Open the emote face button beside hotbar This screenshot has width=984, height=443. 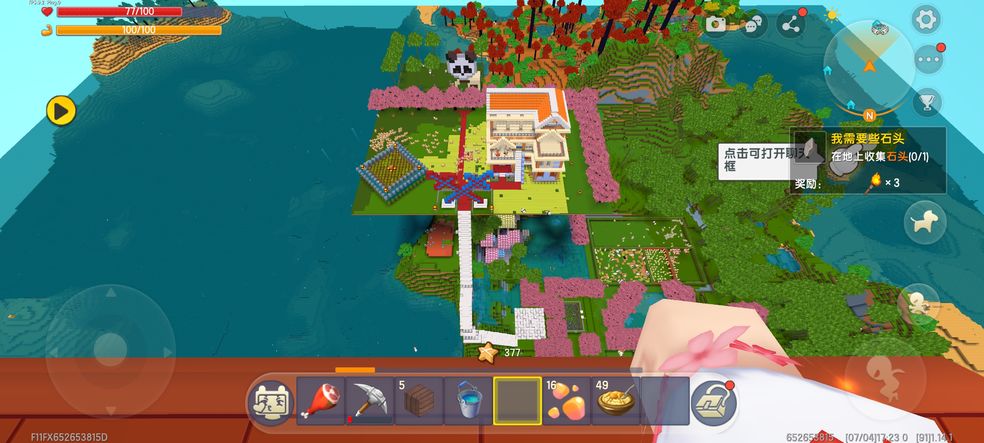[271, 402]
